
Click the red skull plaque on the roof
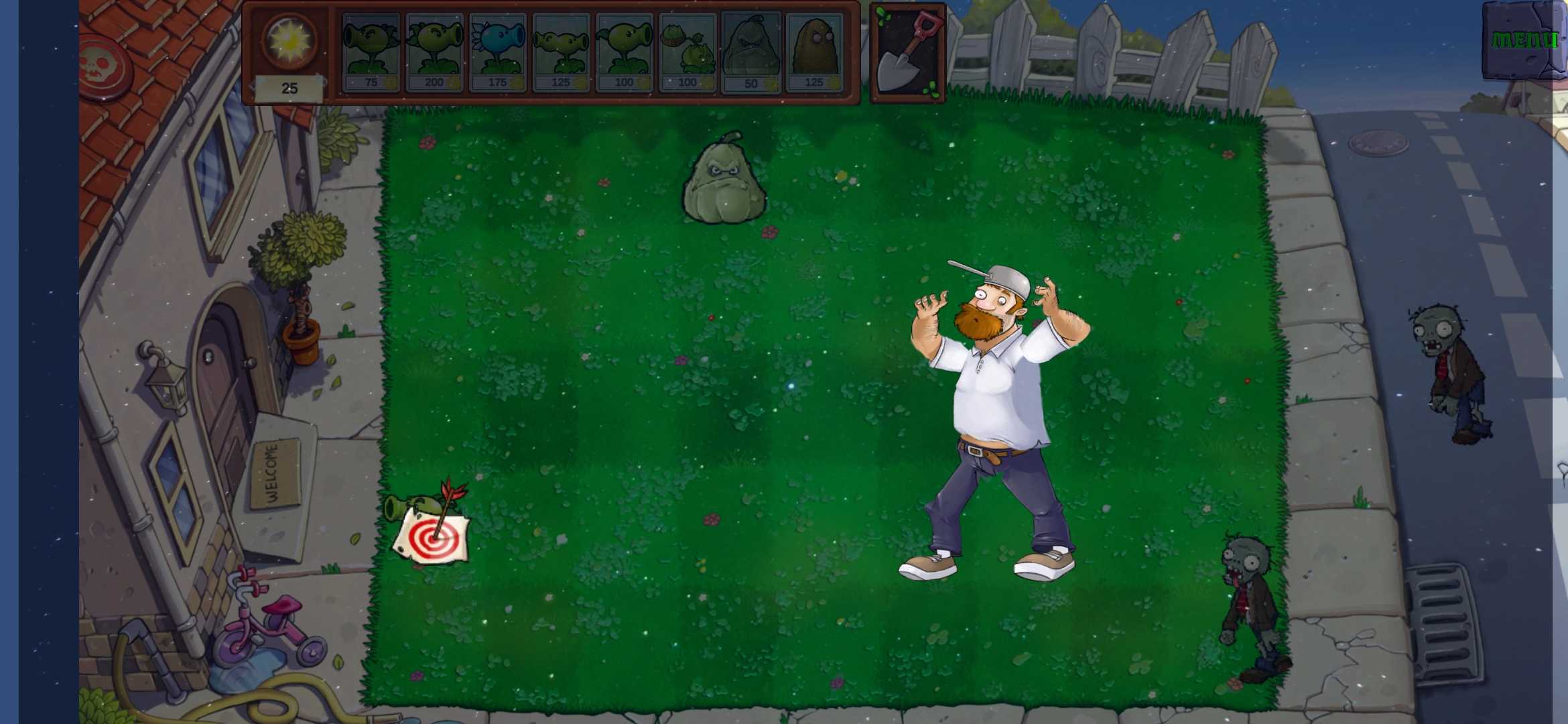[x=104, y=64]
